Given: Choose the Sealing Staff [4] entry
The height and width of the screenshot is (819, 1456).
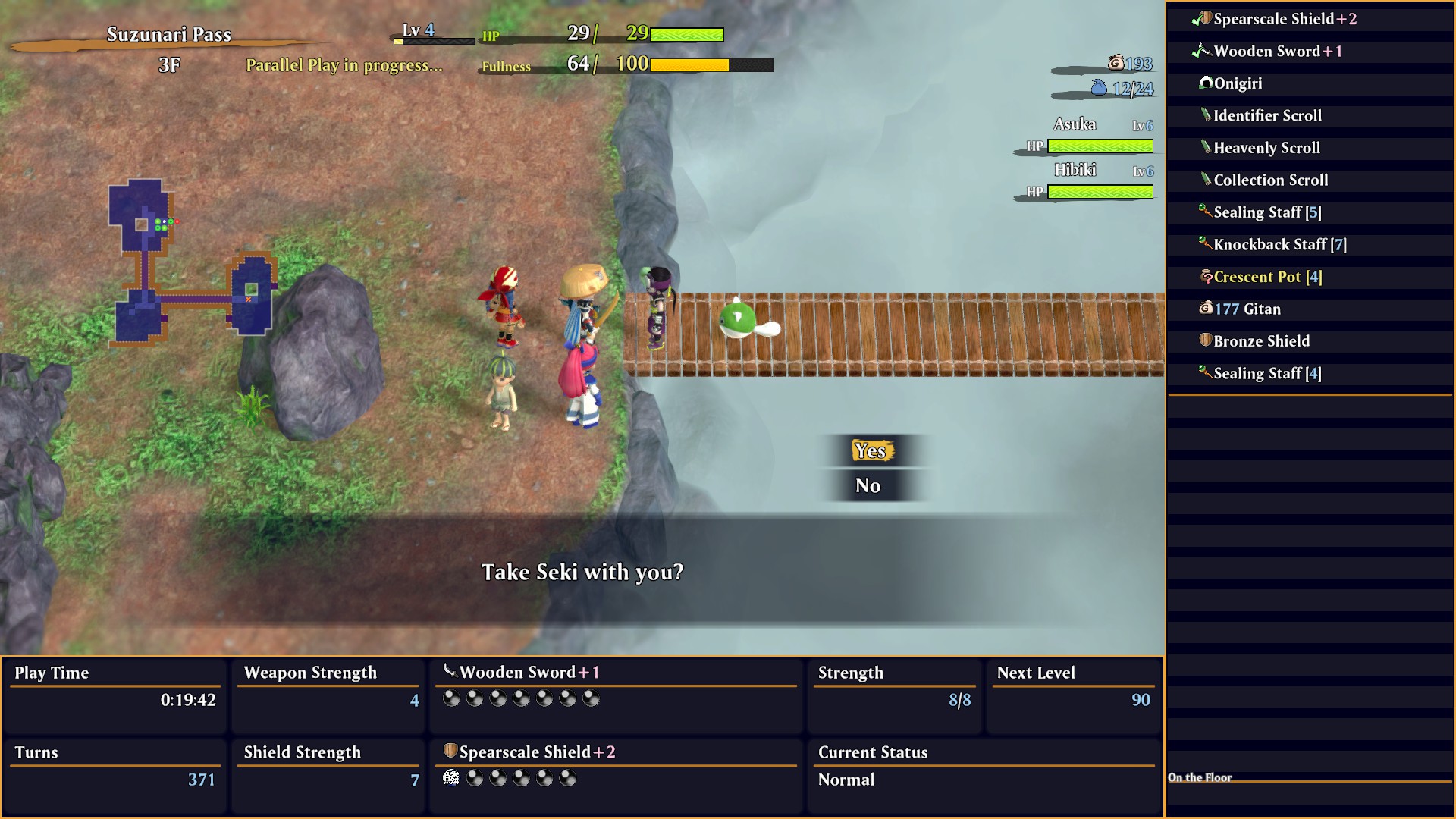Looking at the screenshot, I should click(1267, 374).
